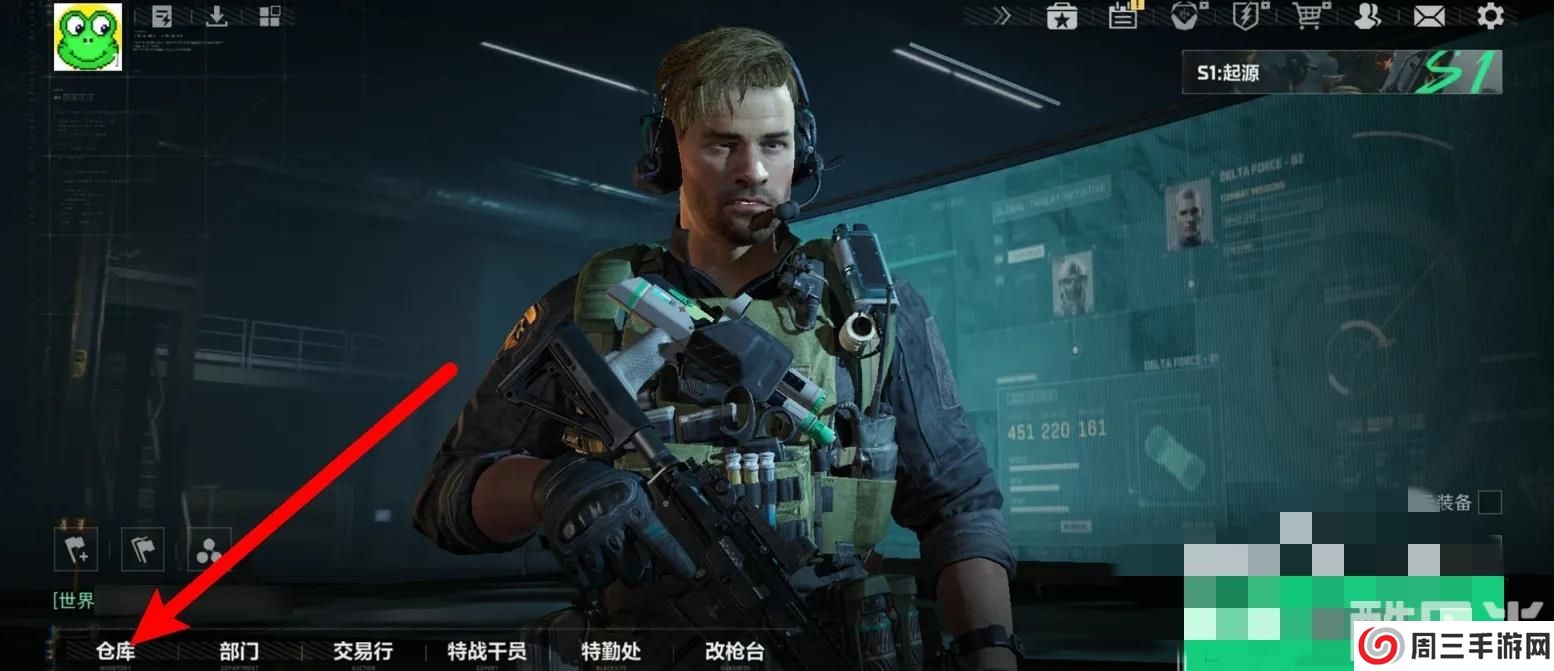Go to the 特勤处 (Black Site) tab
The height and width of the screenshot is (671, 1554).
point(611,651)
